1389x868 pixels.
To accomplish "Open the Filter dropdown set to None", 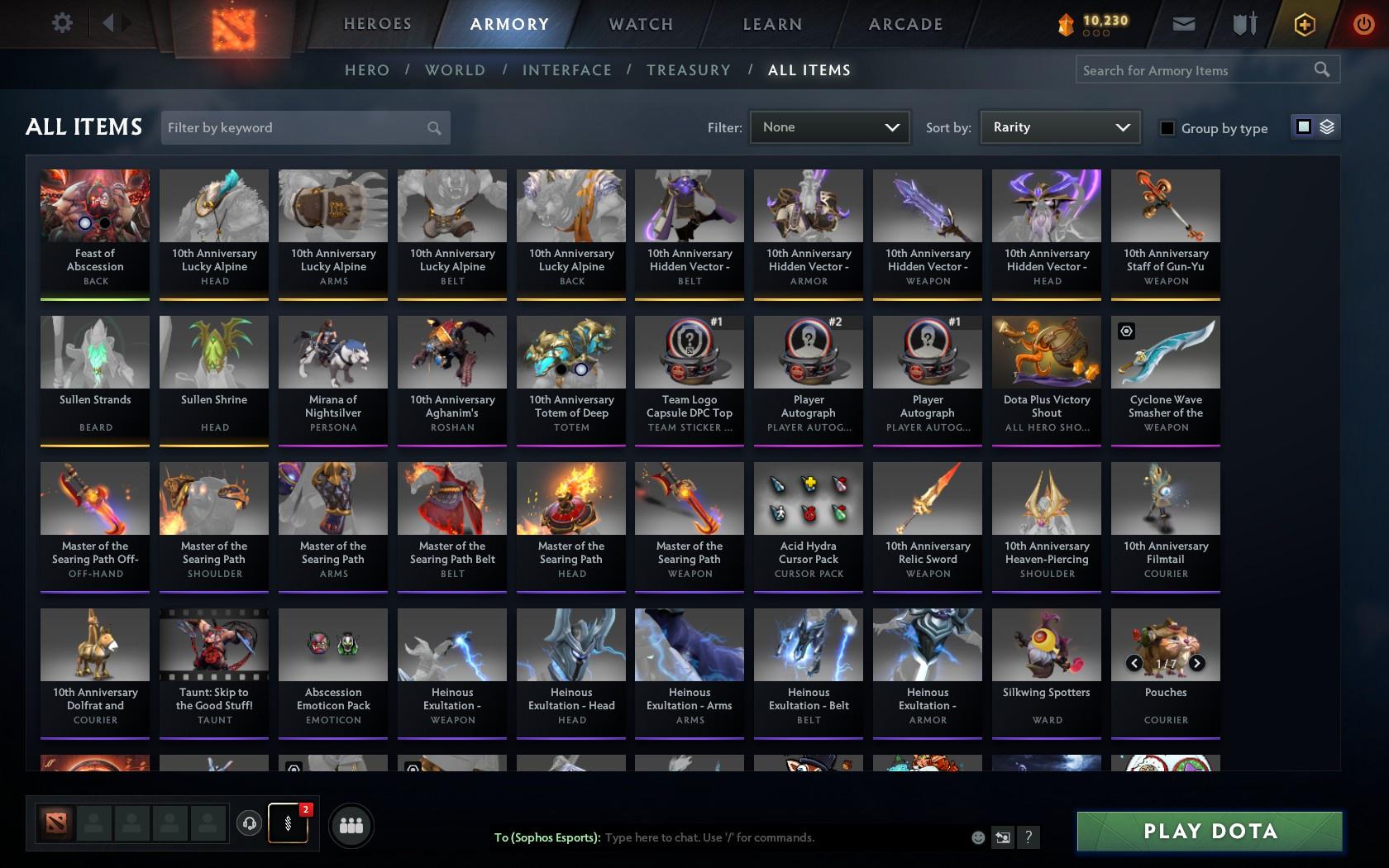I will (829, 126).
